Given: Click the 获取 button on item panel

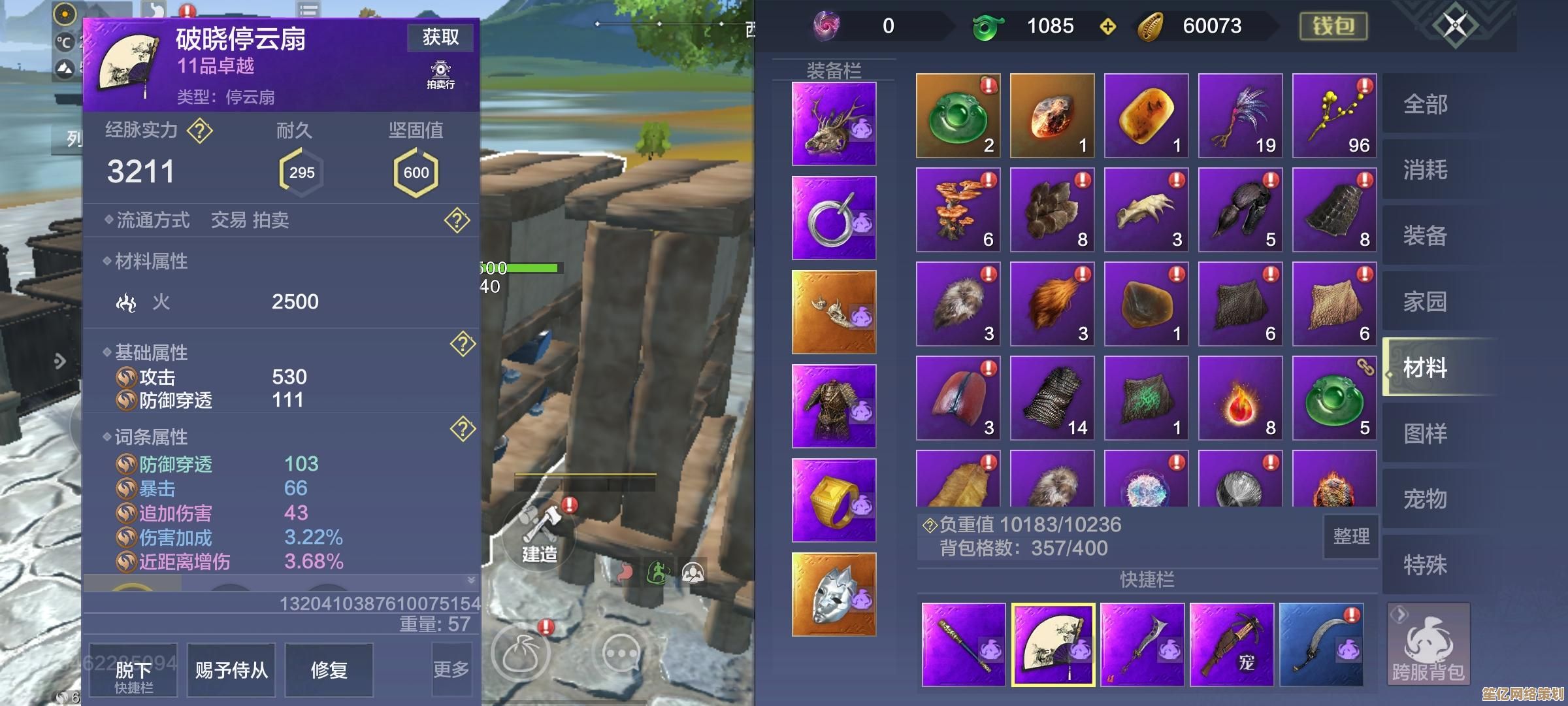Looking at the screenshot, I should coord(440,38).
